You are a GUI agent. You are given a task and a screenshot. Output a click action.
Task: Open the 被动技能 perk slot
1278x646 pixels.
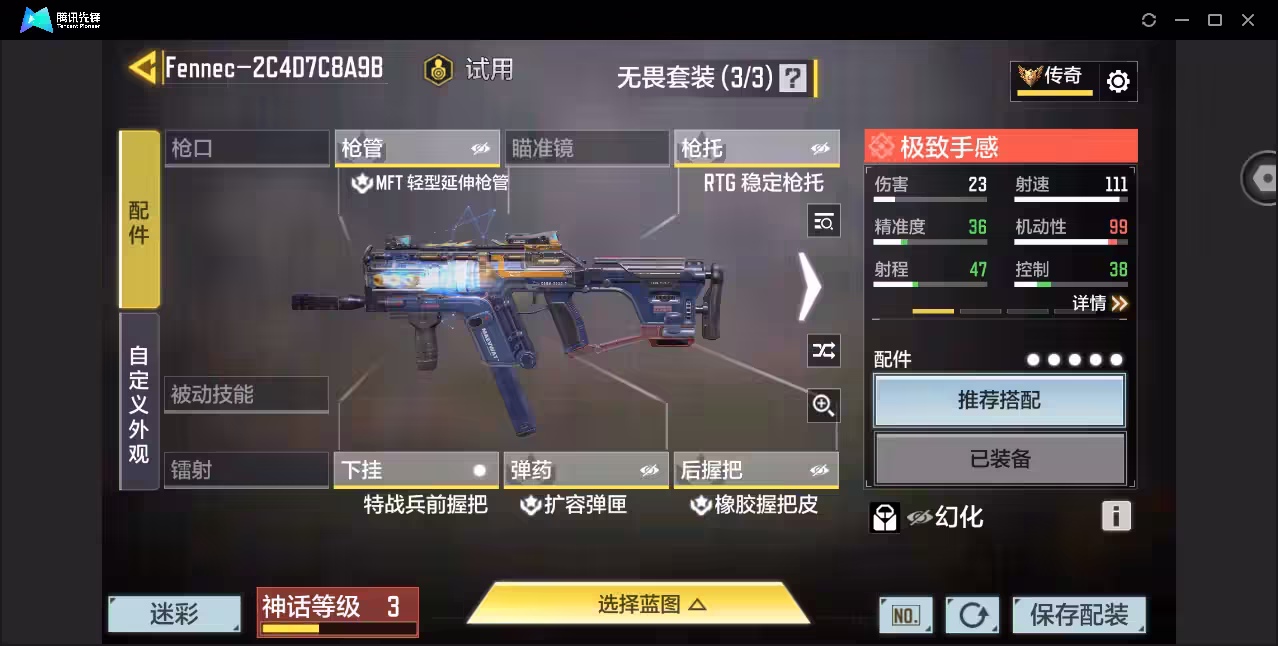[246, 395]
